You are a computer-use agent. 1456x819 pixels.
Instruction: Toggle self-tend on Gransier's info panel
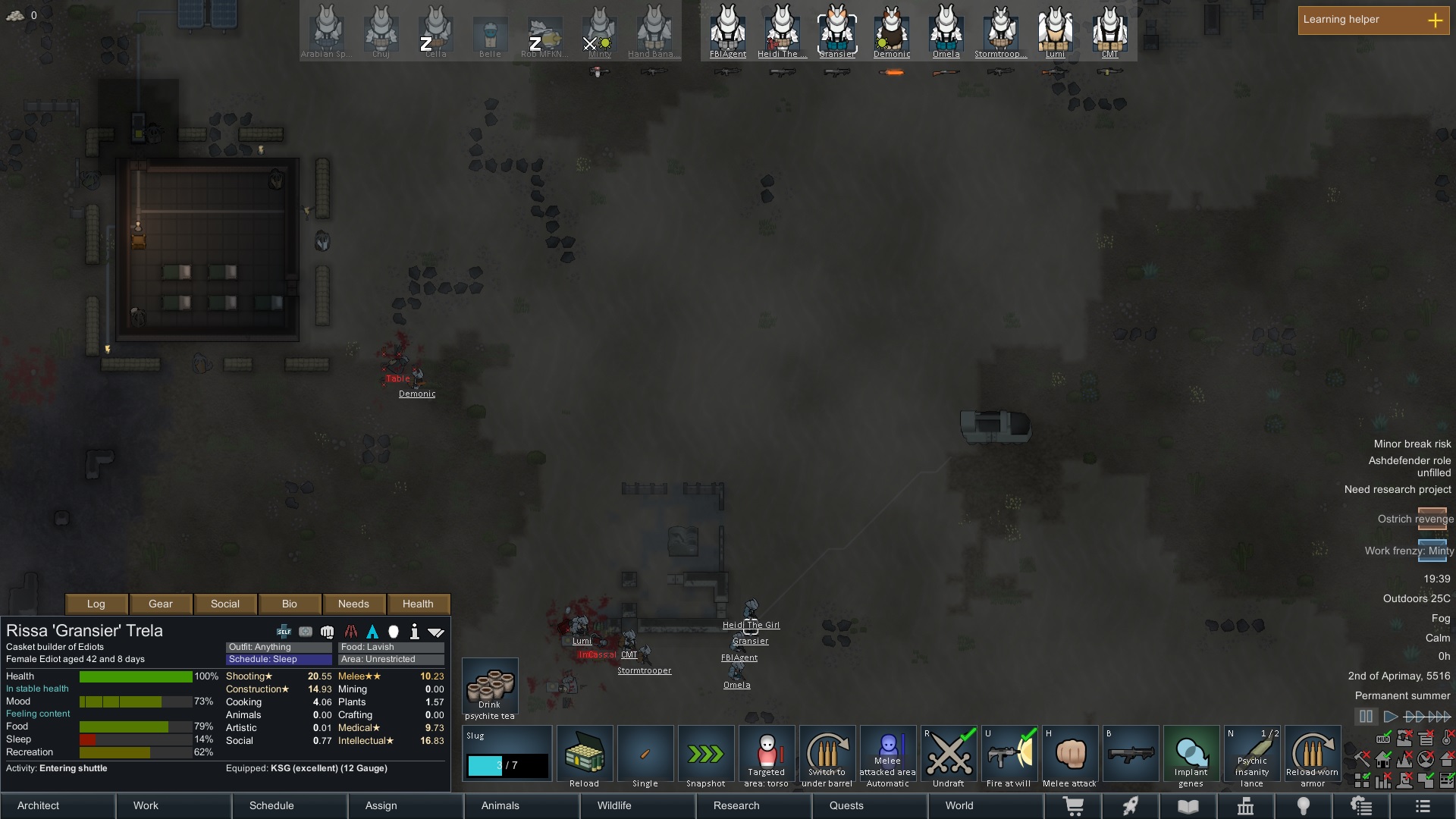coord(284,631)
